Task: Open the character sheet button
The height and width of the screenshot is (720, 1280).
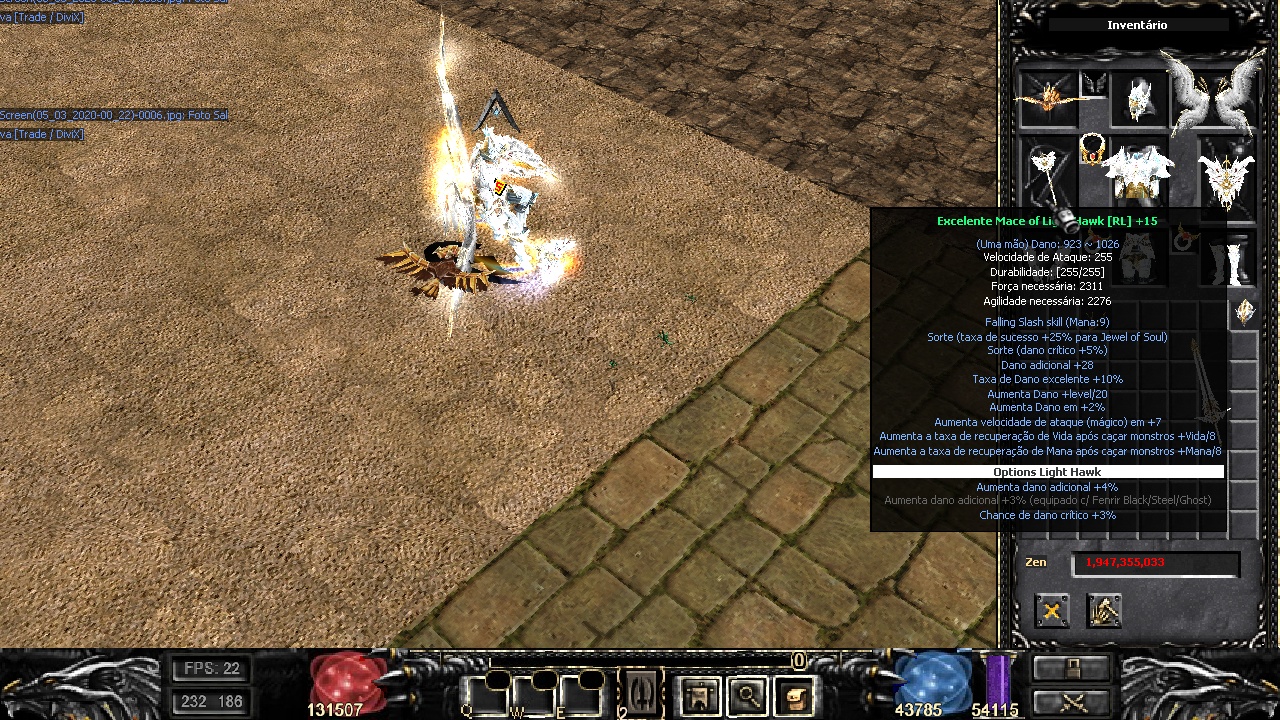Action: [x=699, y=695]
